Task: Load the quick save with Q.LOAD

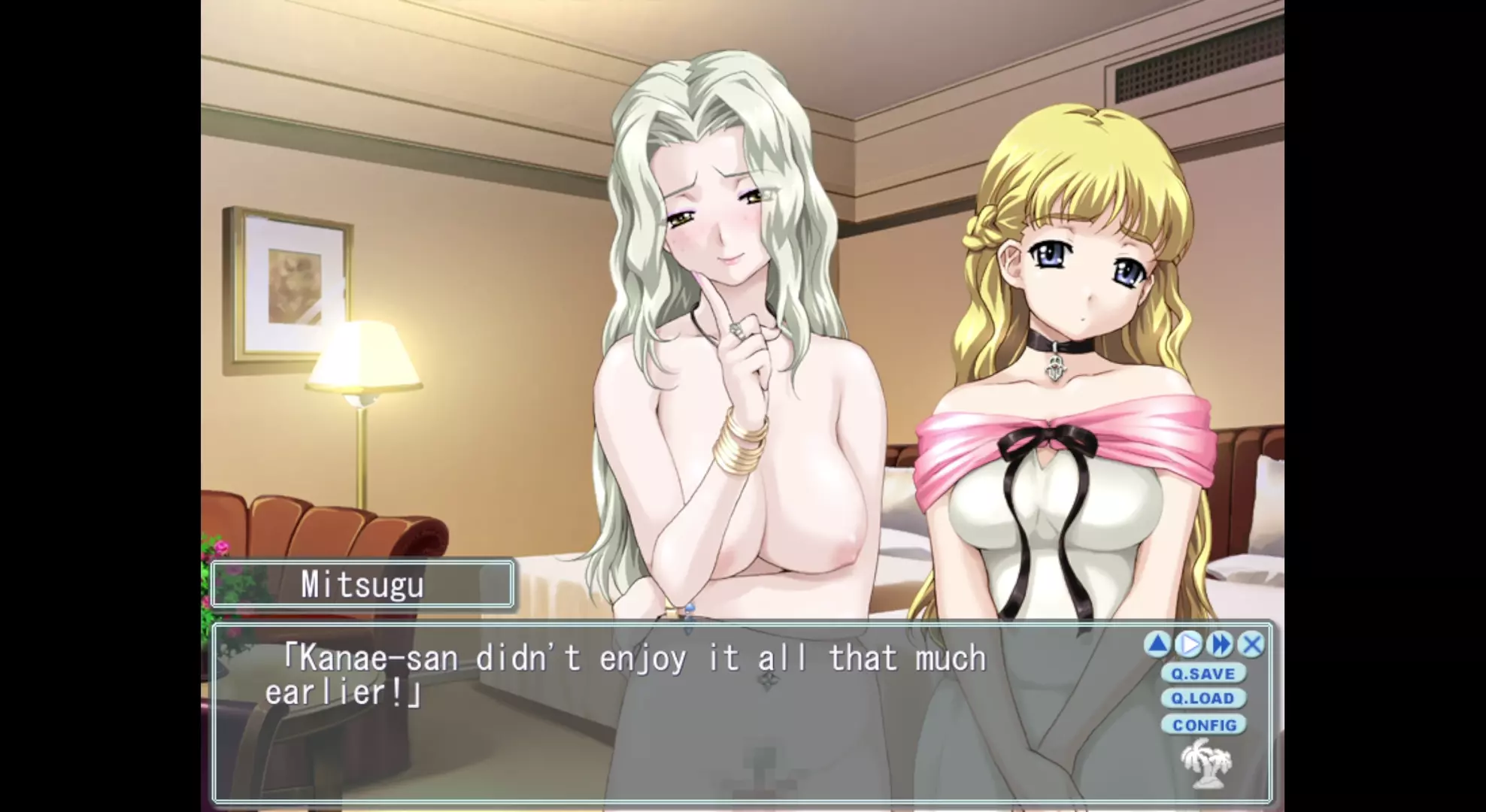Action: (1203, 698)
